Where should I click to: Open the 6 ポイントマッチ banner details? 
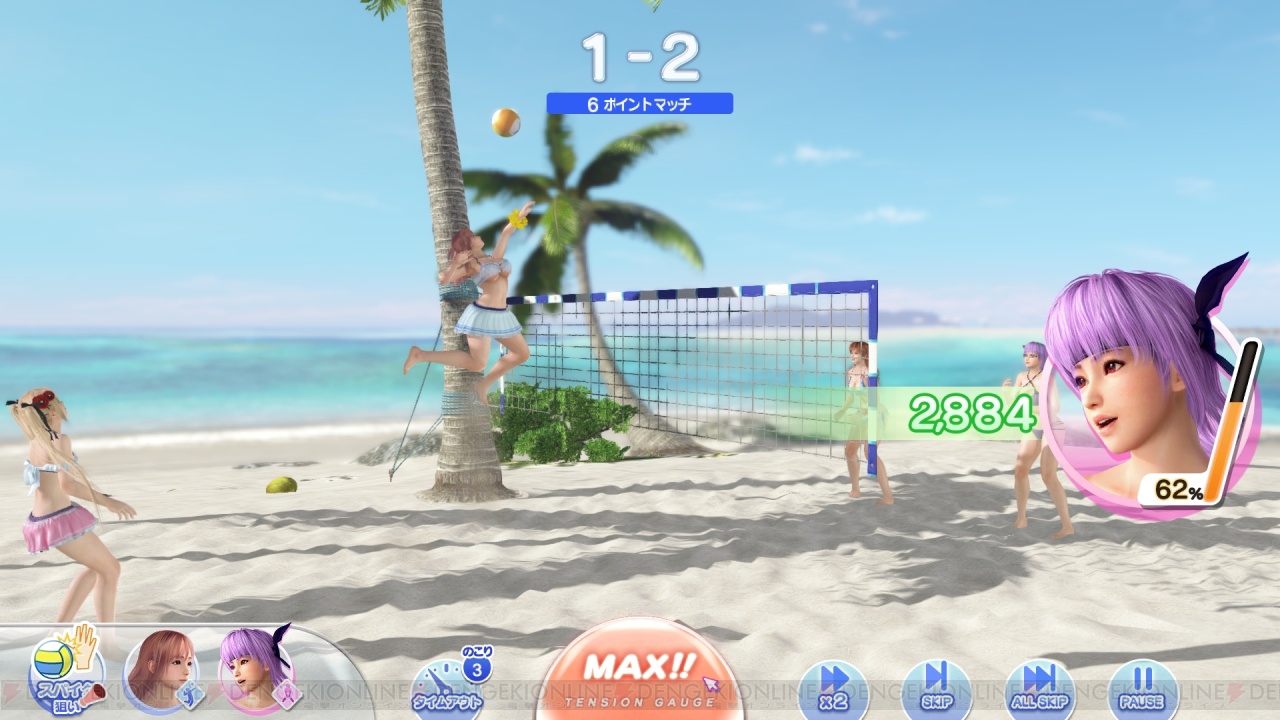tap(639, 104)
